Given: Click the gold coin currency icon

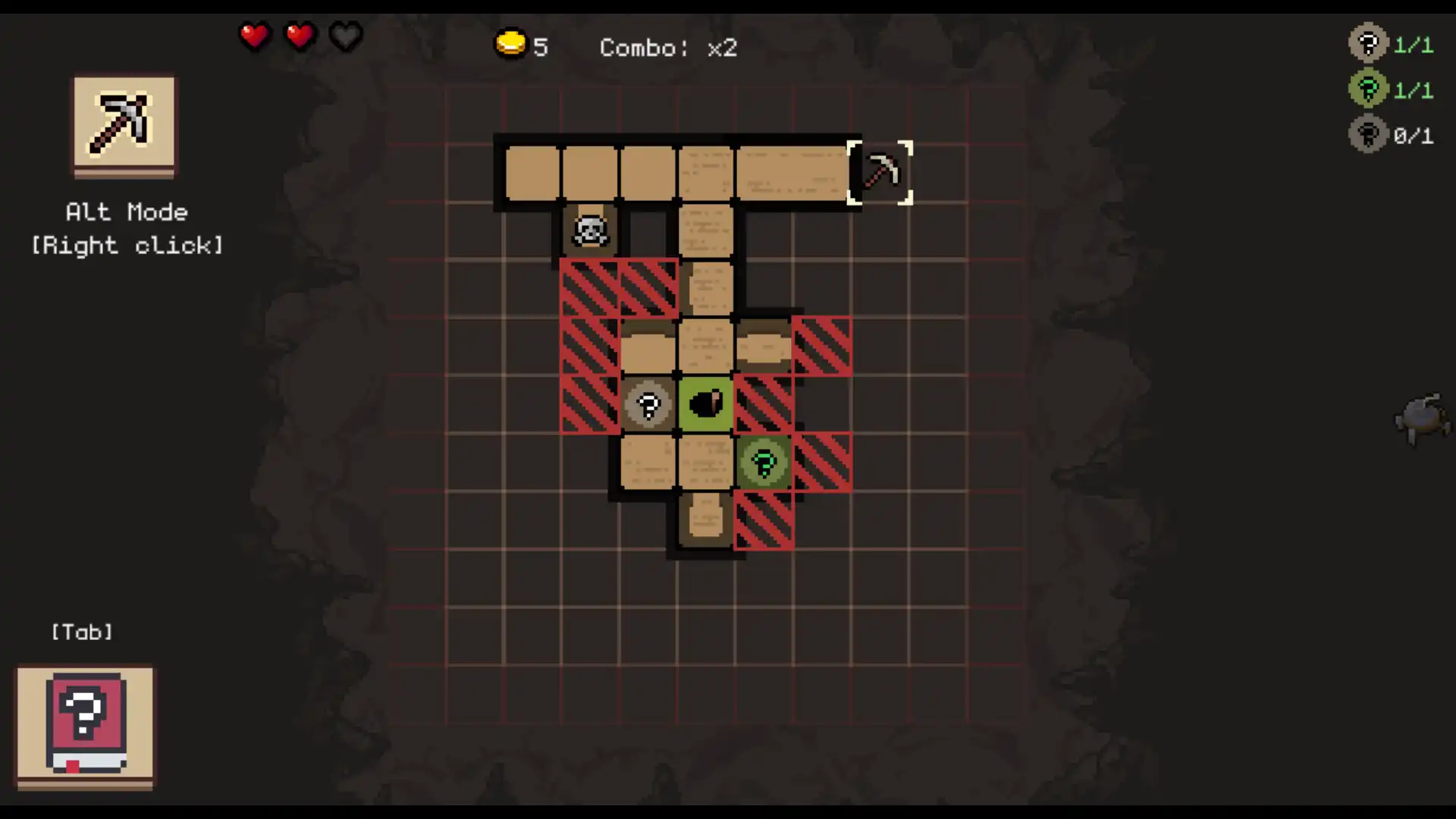Looking at the screenshot, I should 510,44.
